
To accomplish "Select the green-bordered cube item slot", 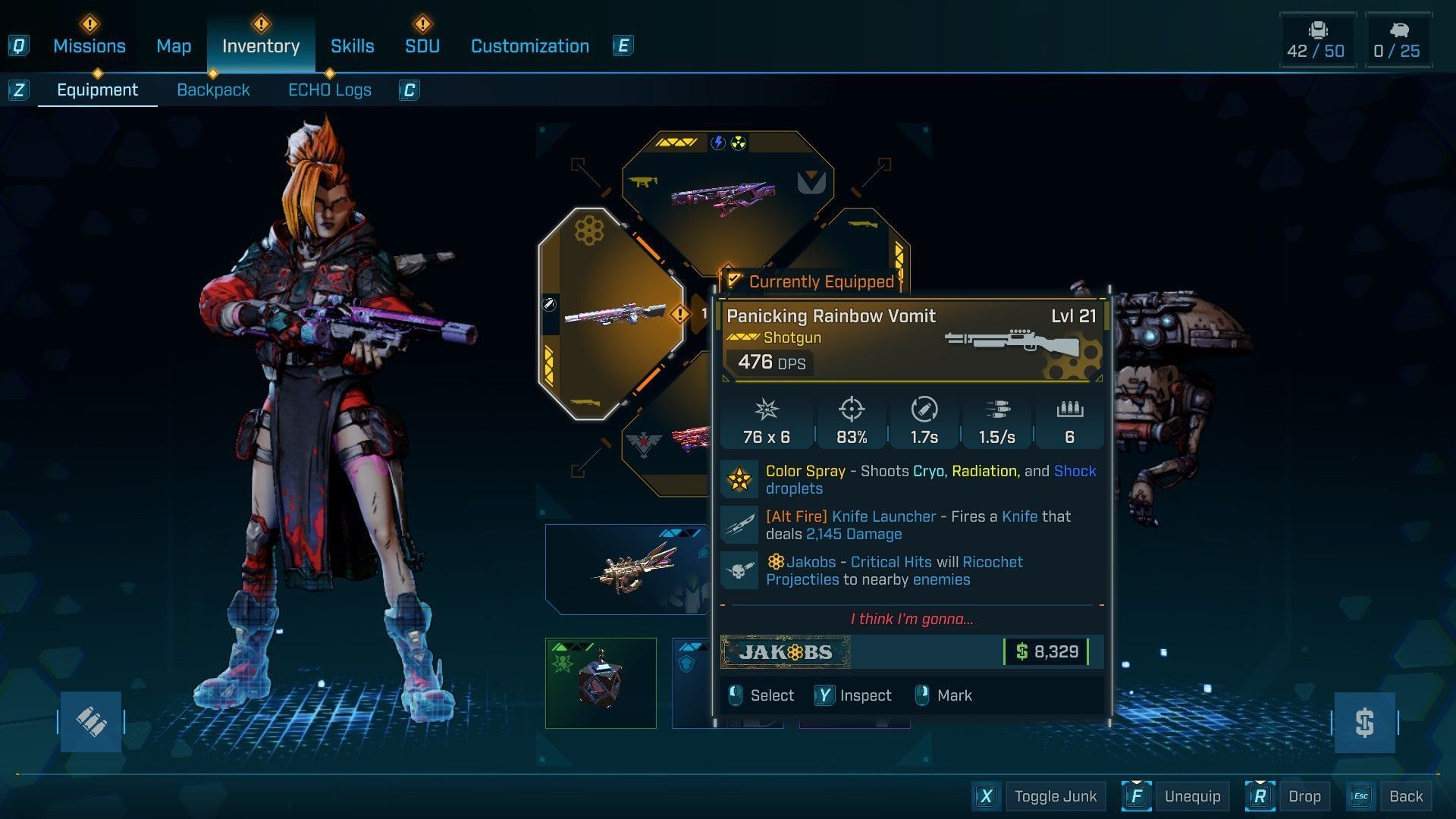I will pos(601,682).
